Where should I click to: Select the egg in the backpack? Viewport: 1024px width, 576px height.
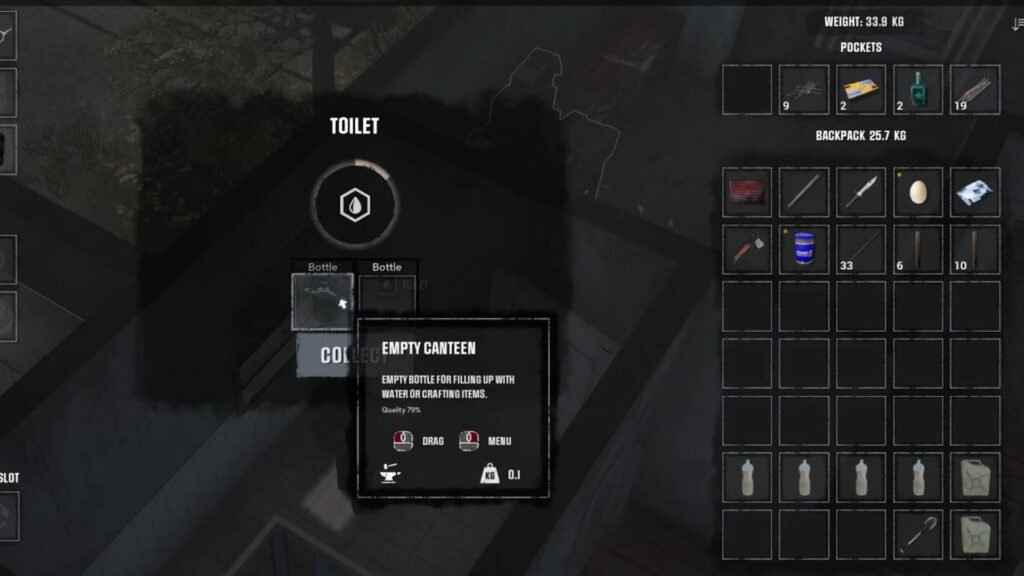(x=918, y=192)
